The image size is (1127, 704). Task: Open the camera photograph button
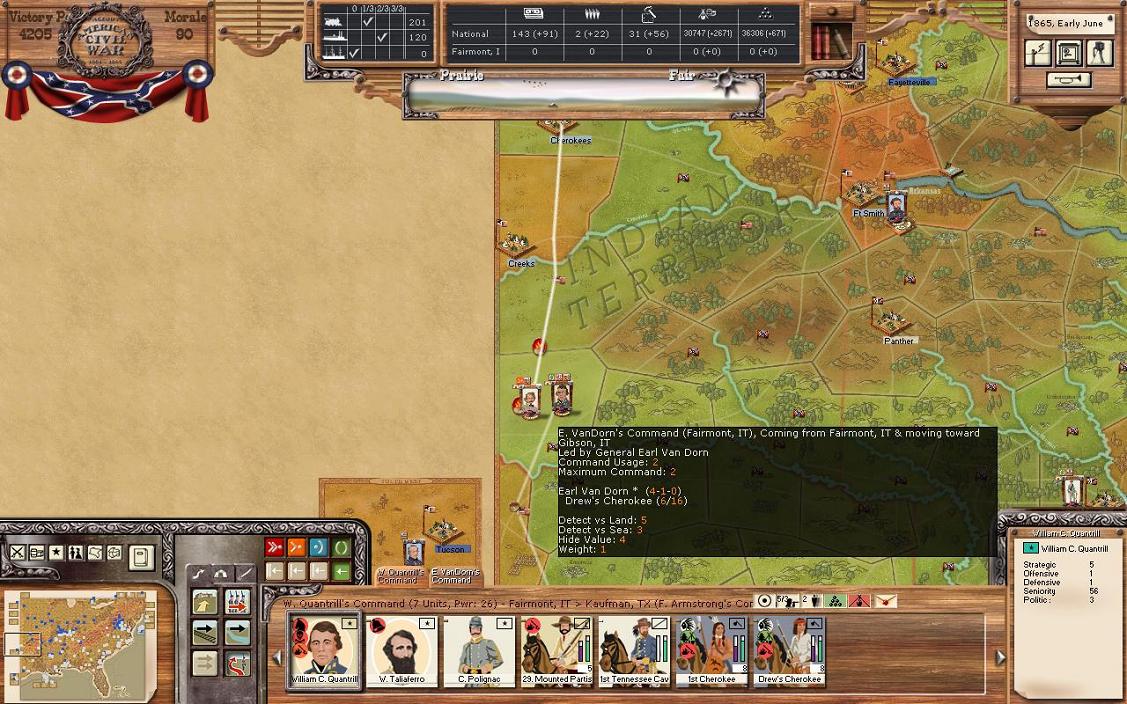(1100, 53)
